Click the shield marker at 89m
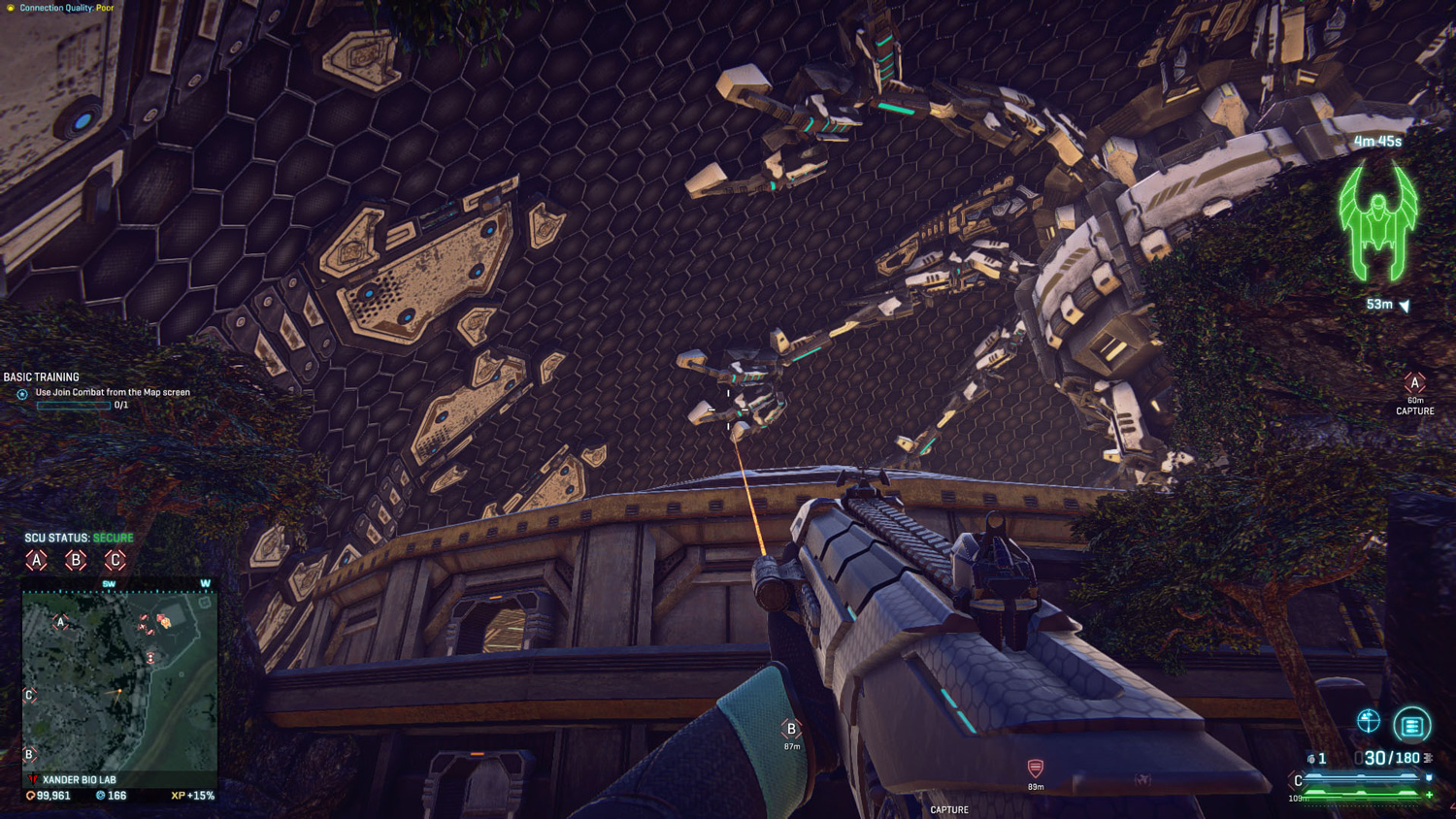 tap(1036, 769)
